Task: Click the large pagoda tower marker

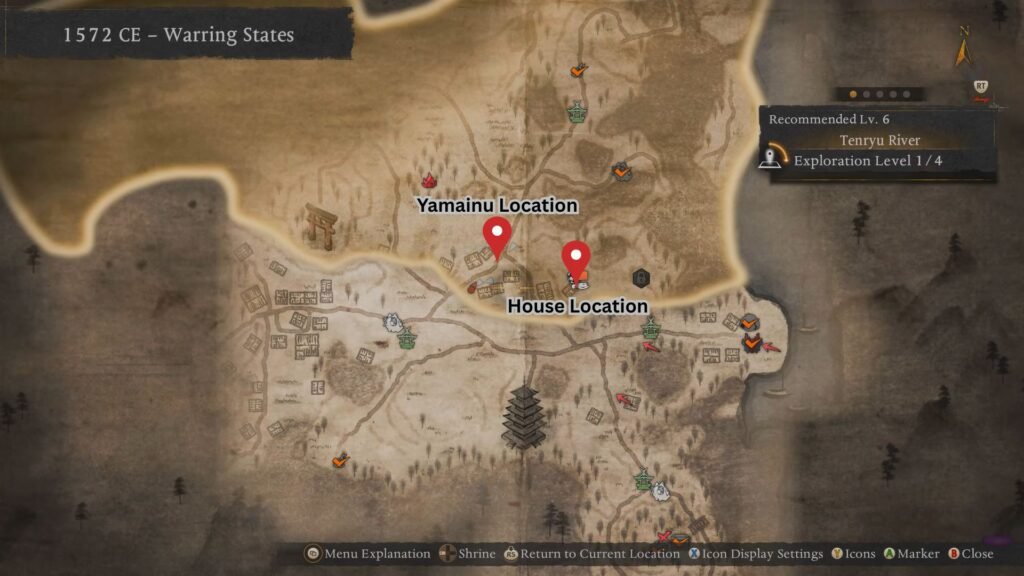Action: [x=522, y=416]
